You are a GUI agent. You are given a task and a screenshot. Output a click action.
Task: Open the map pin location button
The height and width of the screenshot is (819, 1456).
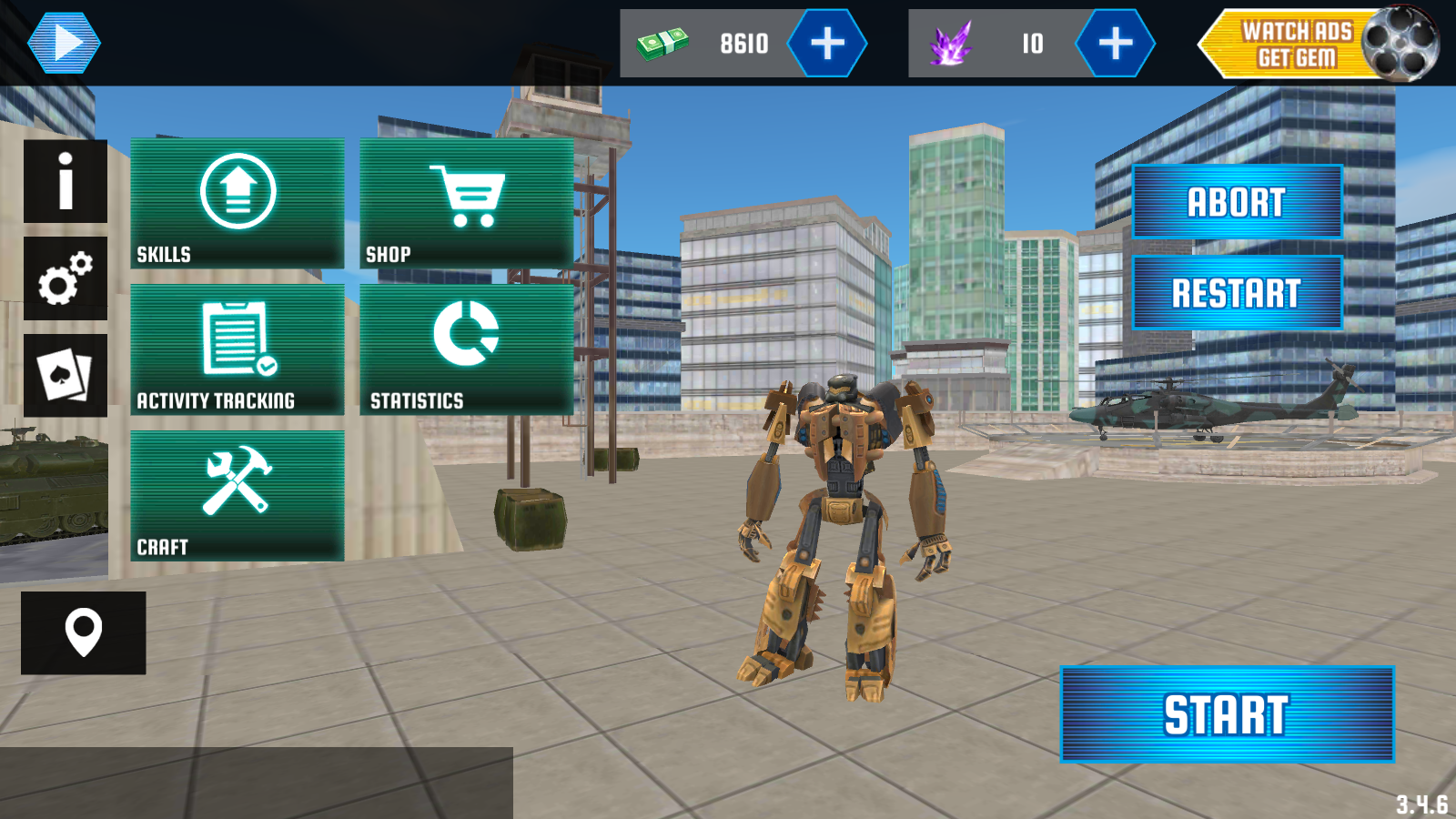(83, 632)
